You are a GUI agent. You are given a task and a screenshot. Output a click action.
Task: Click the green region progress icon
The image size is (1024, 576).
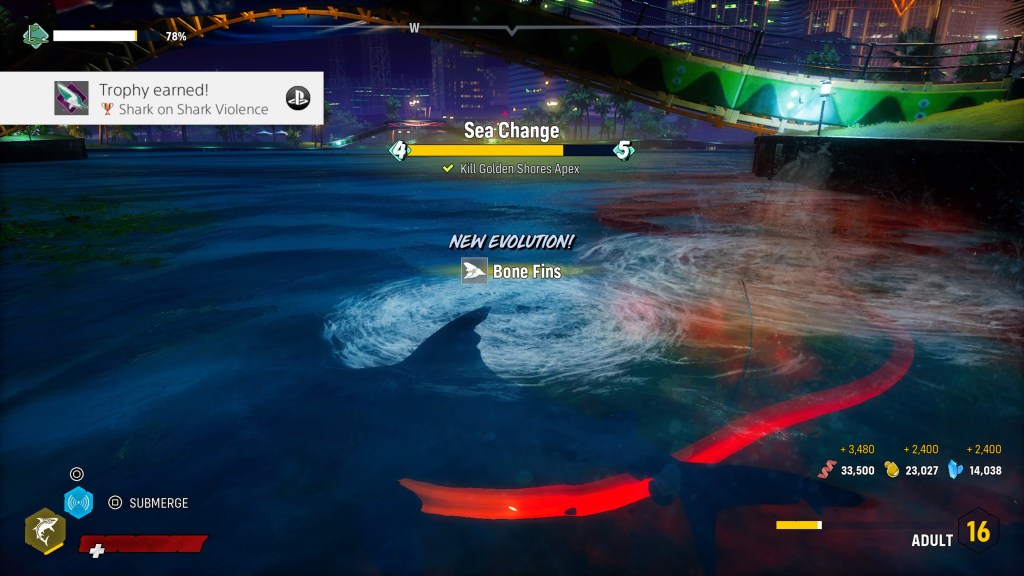pos(36,36)
